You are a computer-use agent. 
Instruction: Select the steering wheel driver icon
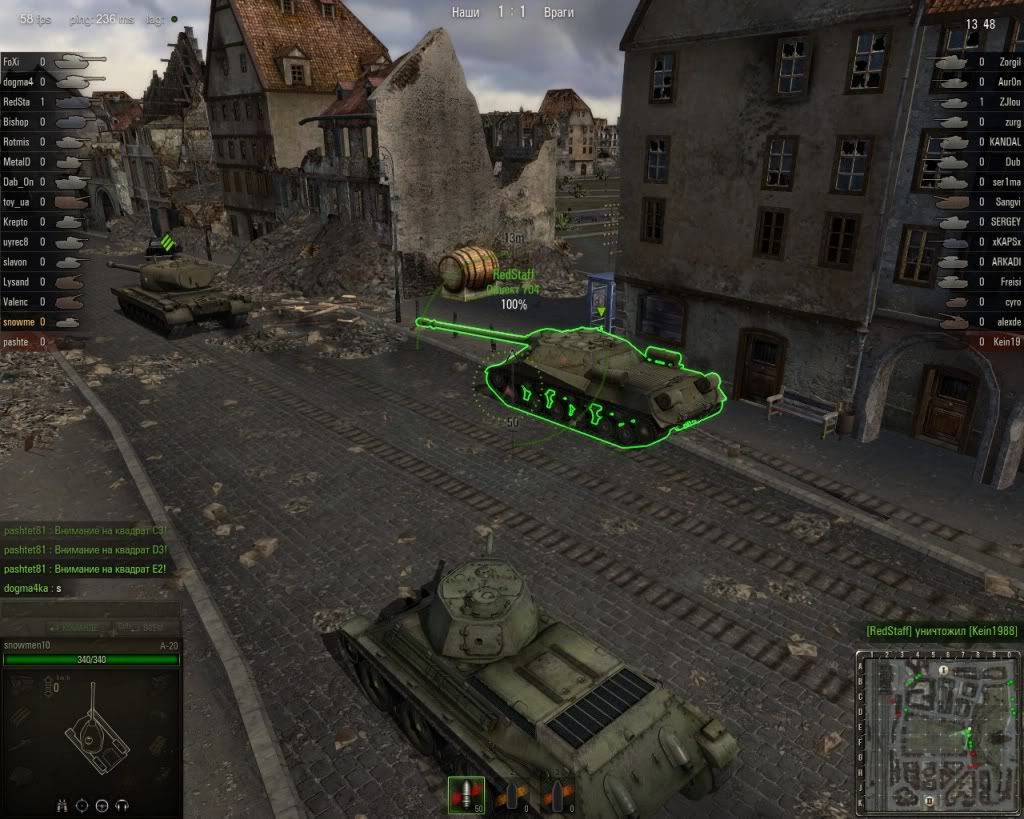103,804
